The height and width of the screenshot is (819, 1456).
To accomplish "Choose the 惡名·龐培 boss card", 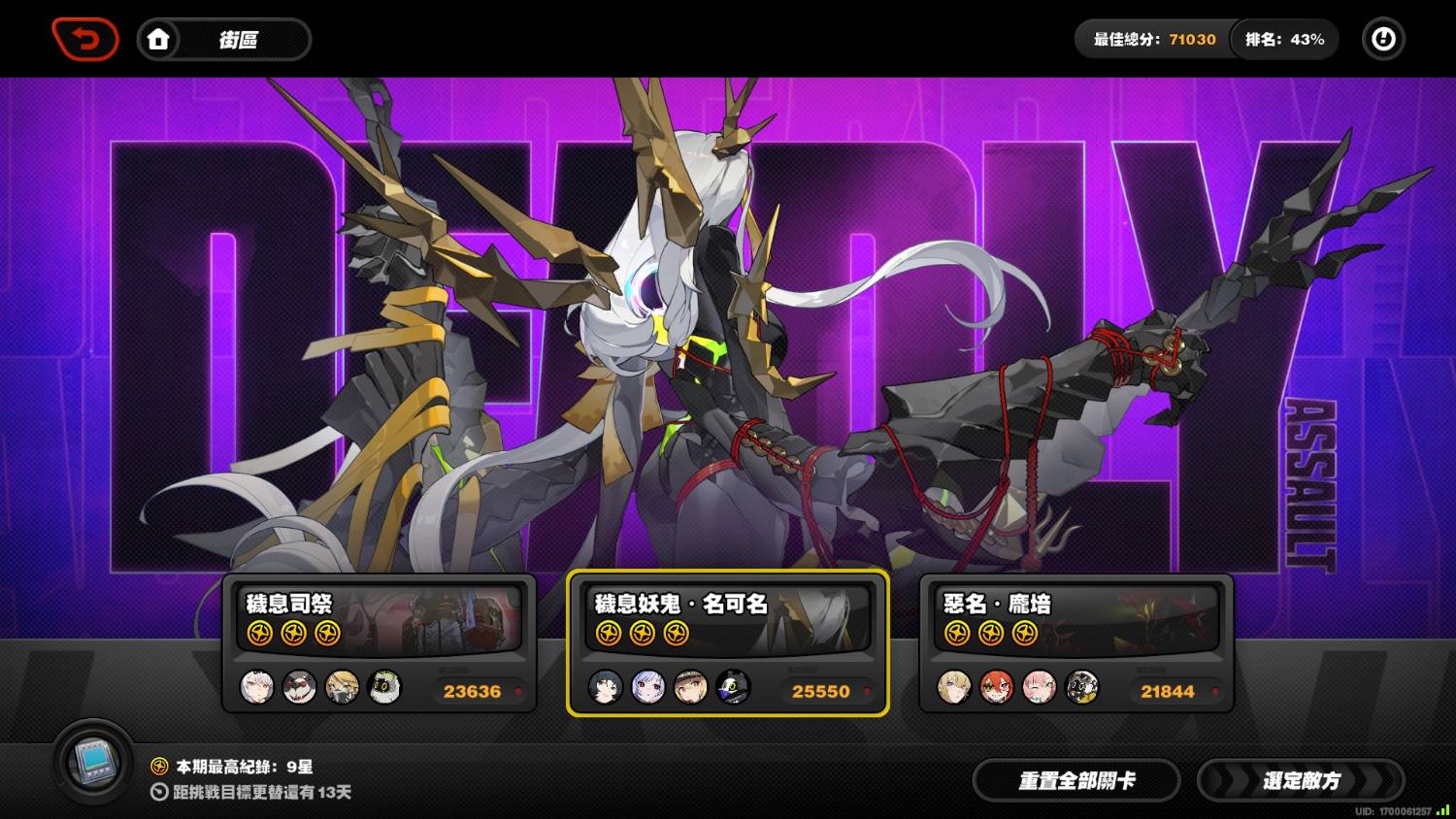I will click(1075, 643).
